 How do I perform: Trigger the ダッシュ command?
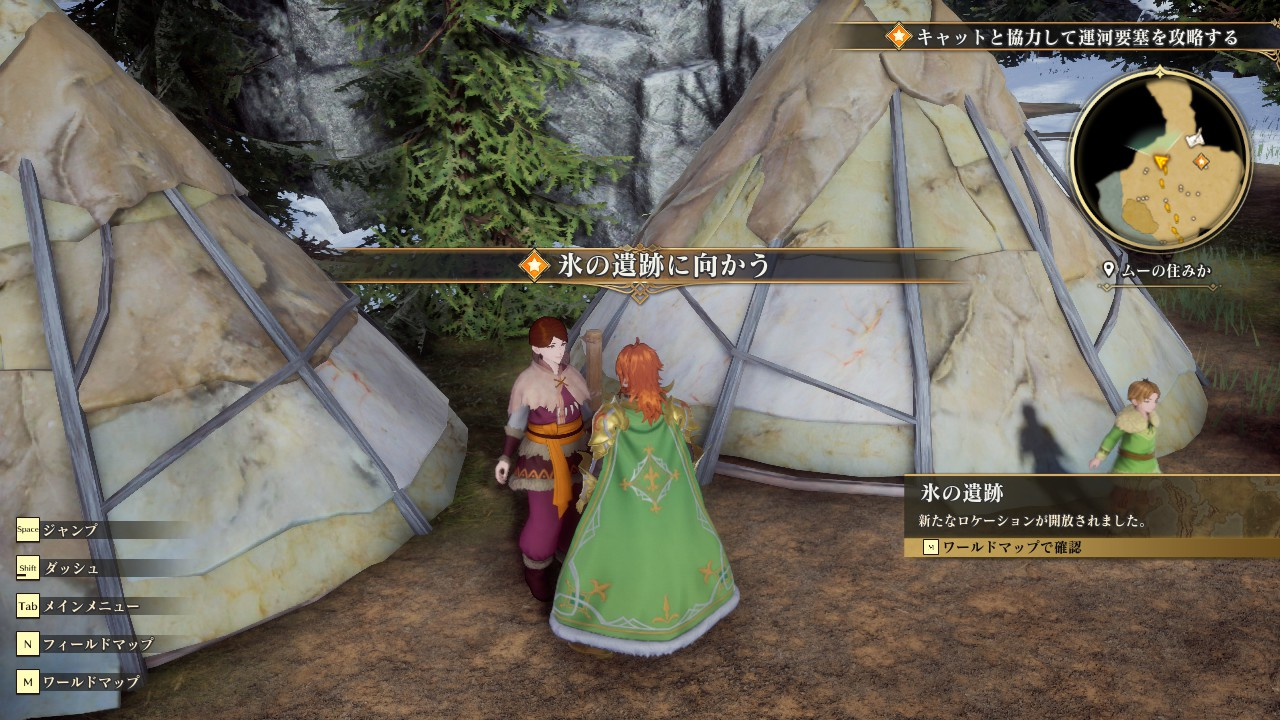70,568
